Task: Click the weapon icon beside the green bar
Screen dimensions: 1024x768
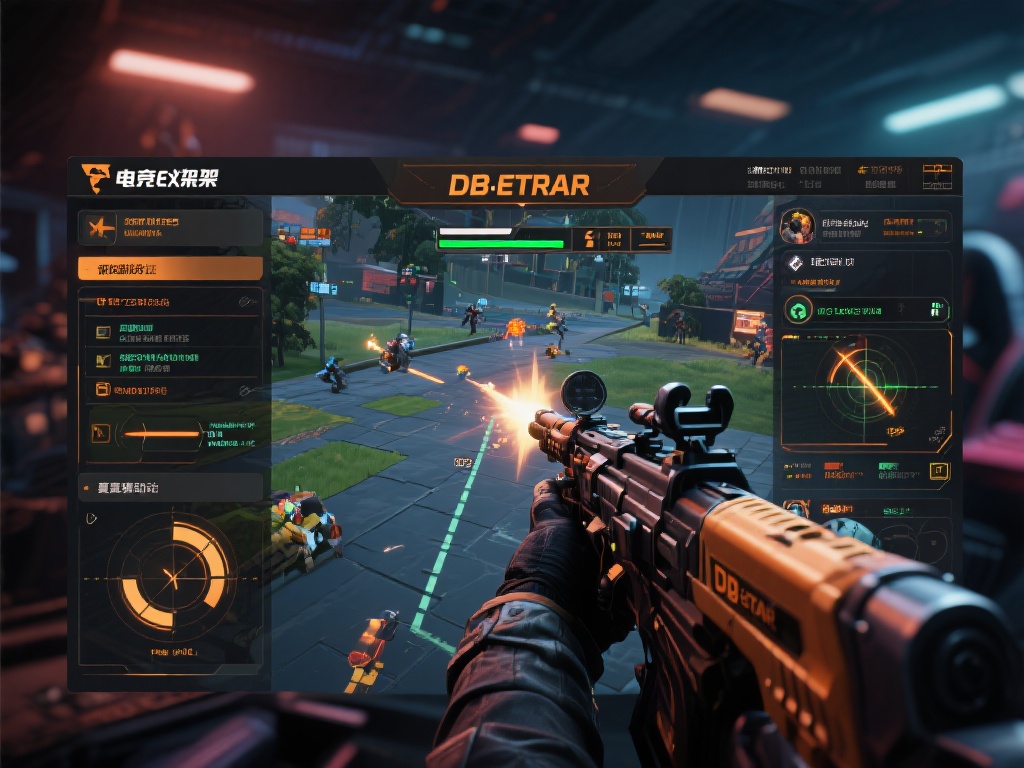Action: [588, 238]
